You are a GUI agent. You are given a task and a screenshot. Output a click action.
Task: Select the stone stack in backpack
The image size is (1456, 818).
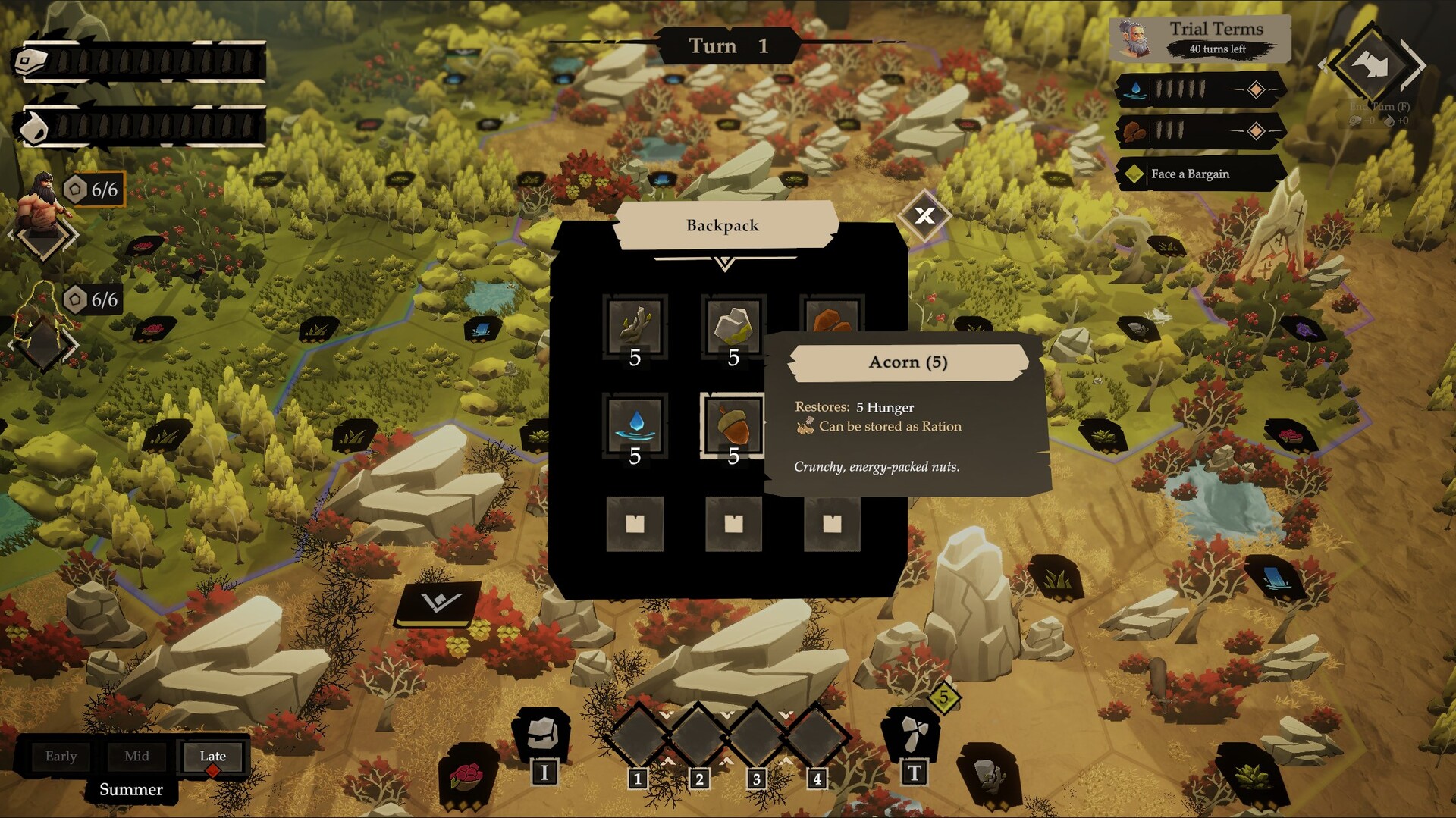pyautogui.click(x=733, y=326)
